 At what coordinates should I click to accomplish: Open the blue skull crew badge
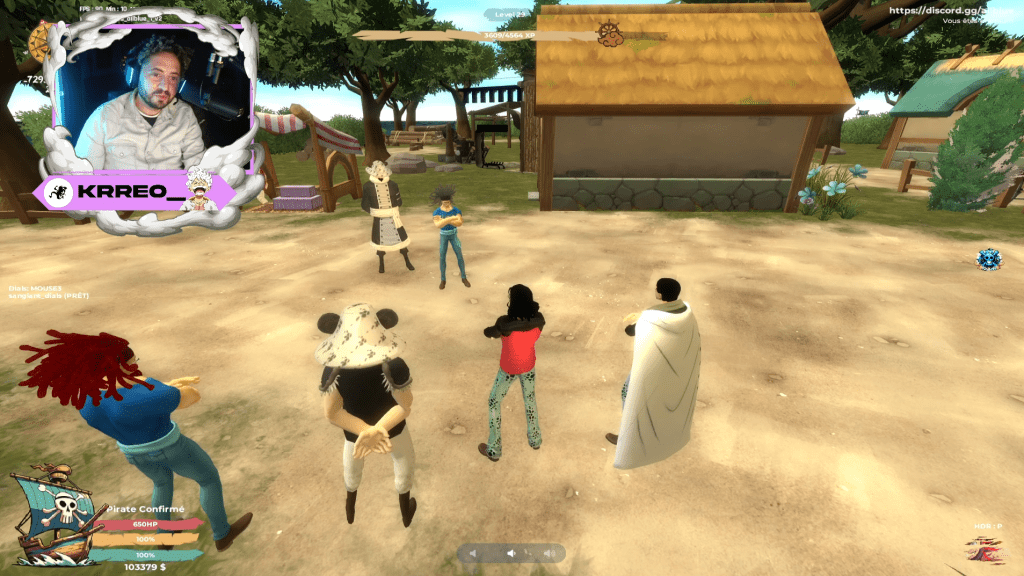(x=989, y=260)
